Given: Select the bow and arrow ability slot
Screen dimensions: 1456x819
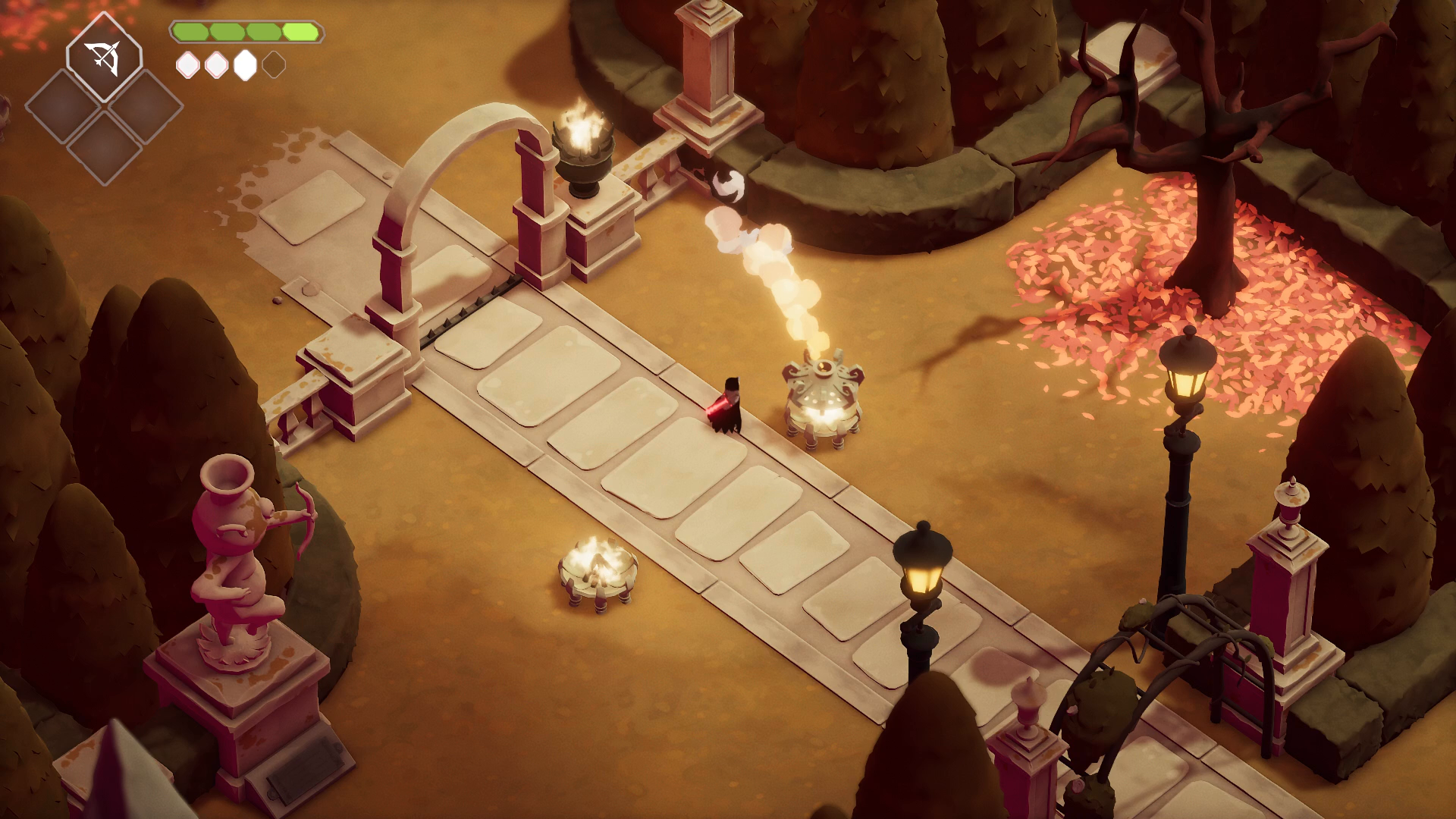Looking at the screenshot, I should 104,57.
